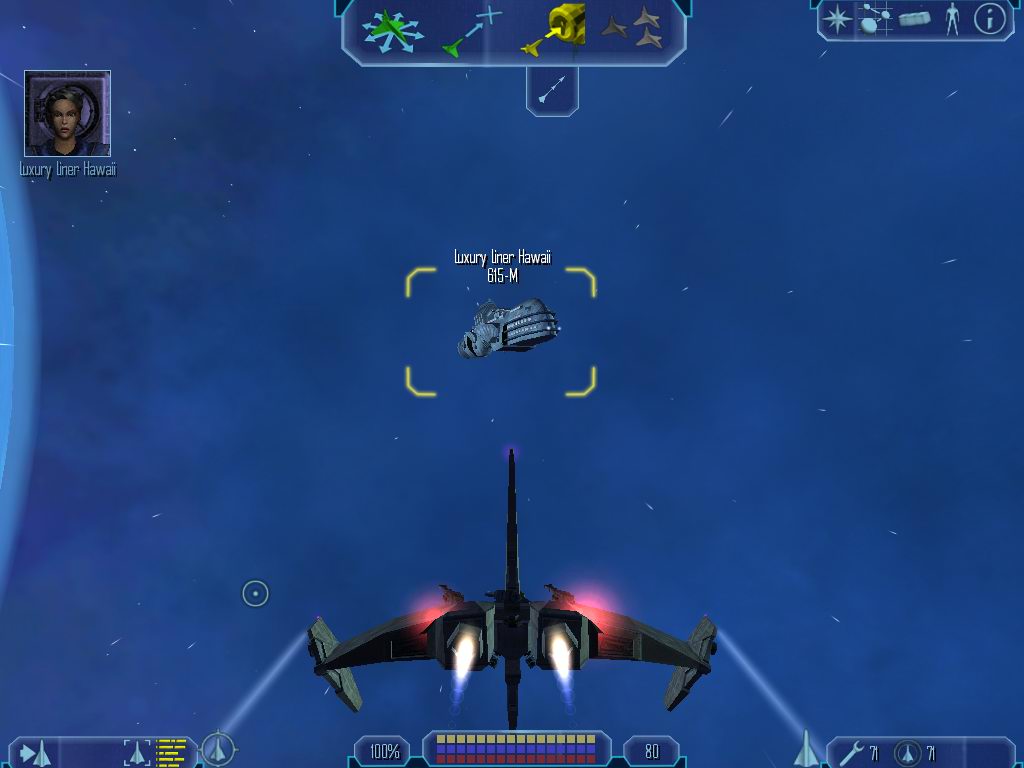This screenshot has width=1024, height=768.
Task: Use the wrench nanobot repair icon
Action: click(852, 752)
